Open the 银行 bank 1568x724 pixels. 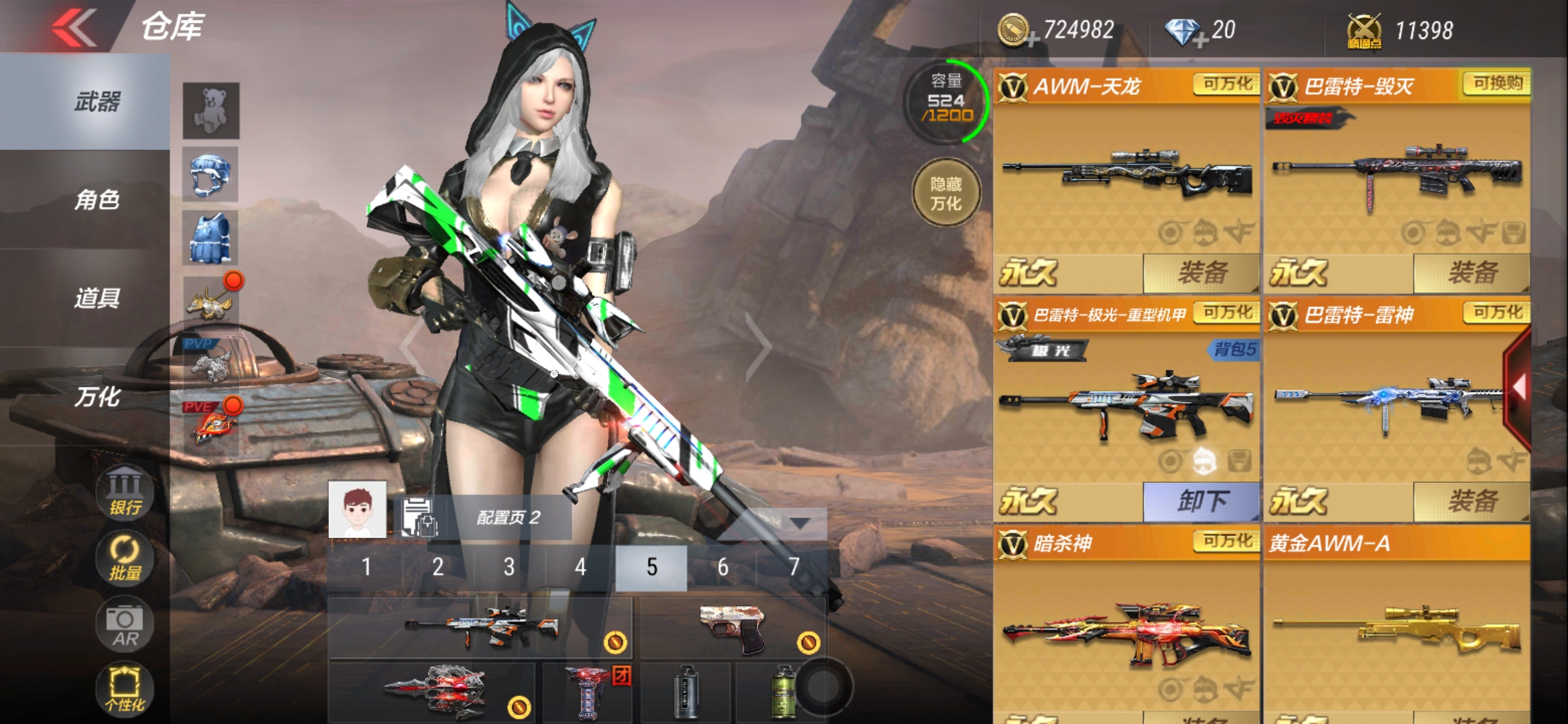125,493
